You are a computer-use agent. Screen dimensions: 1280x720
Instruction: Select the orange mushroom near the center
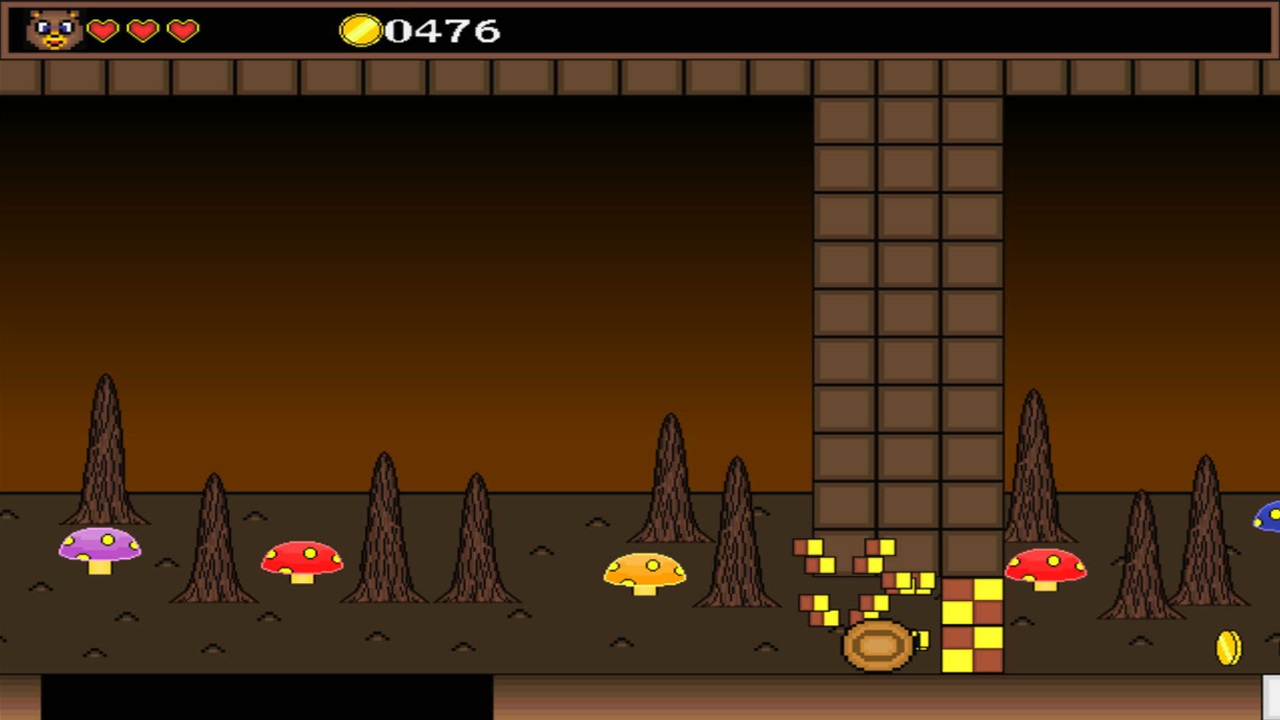tap(645, 572)
